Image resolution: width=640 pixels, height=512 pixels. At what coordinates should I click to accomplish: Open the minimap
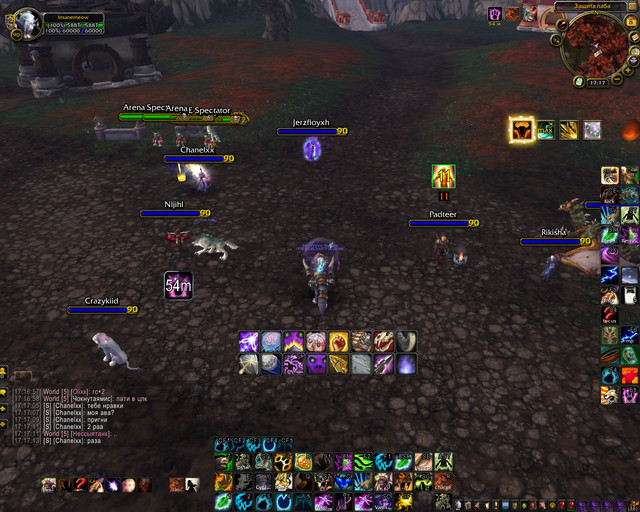click(x=597, y=45)
